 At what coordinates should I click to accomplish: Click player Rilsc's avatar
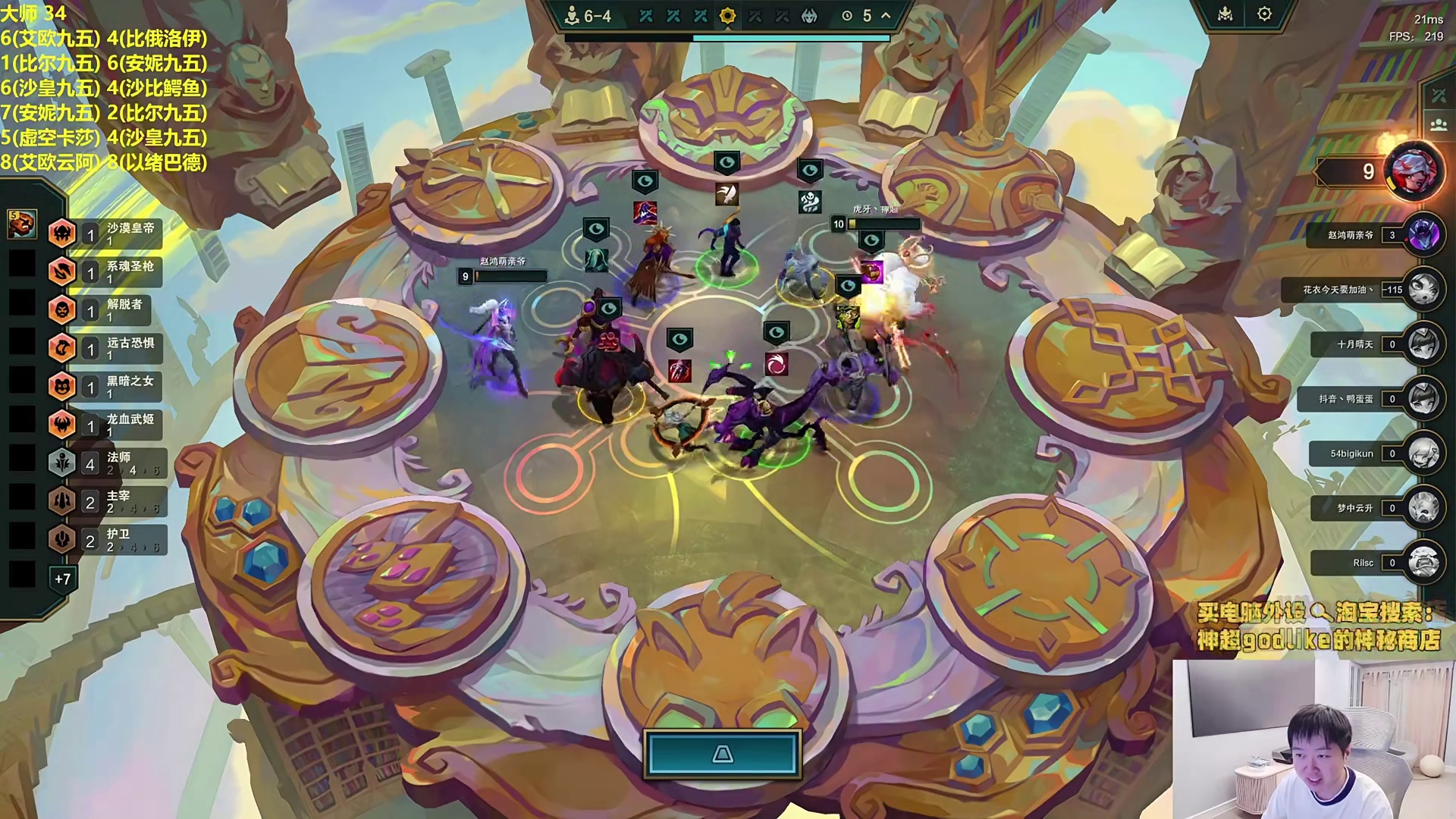point(1423,563)
